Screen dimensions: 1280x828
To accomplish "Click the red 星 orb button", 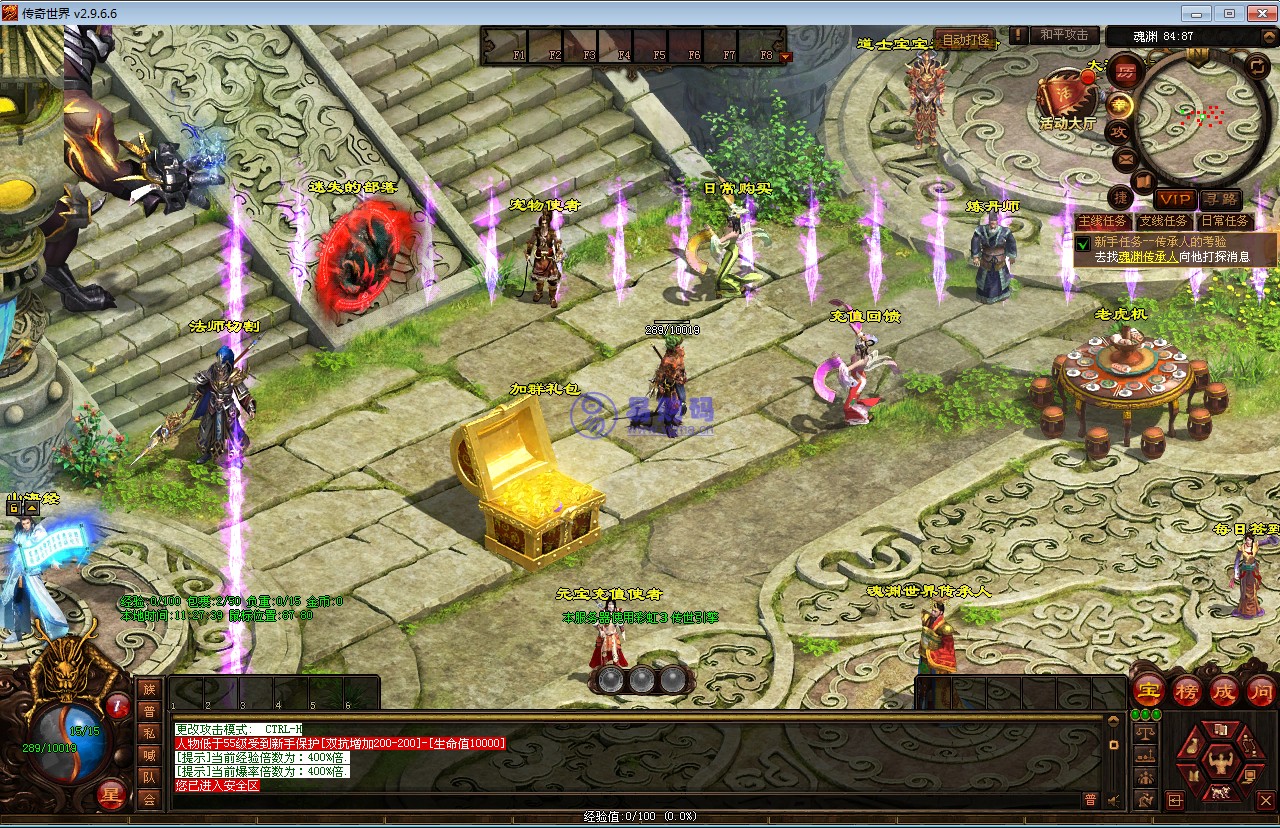I will (111, 796).
